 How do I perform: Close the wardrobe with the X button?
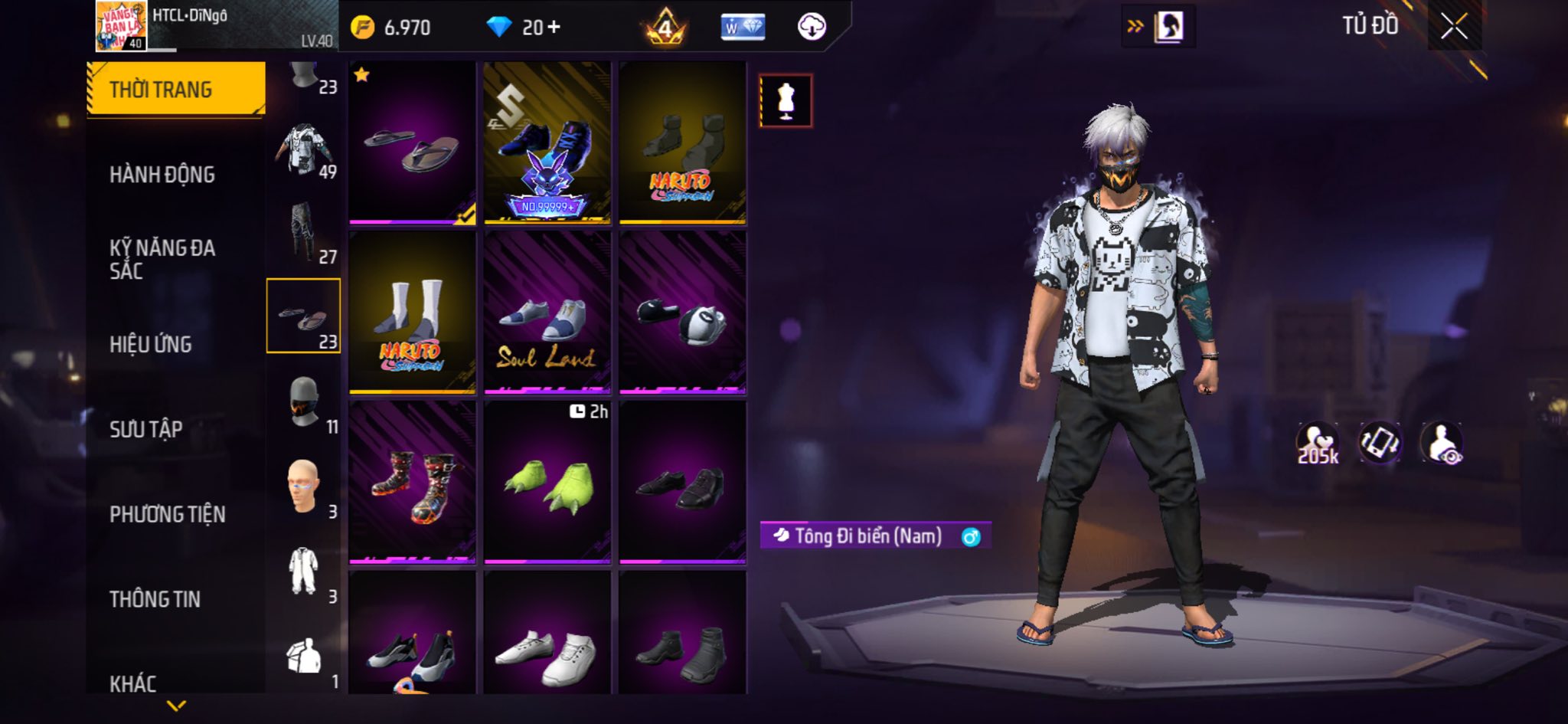point(1454,28)
